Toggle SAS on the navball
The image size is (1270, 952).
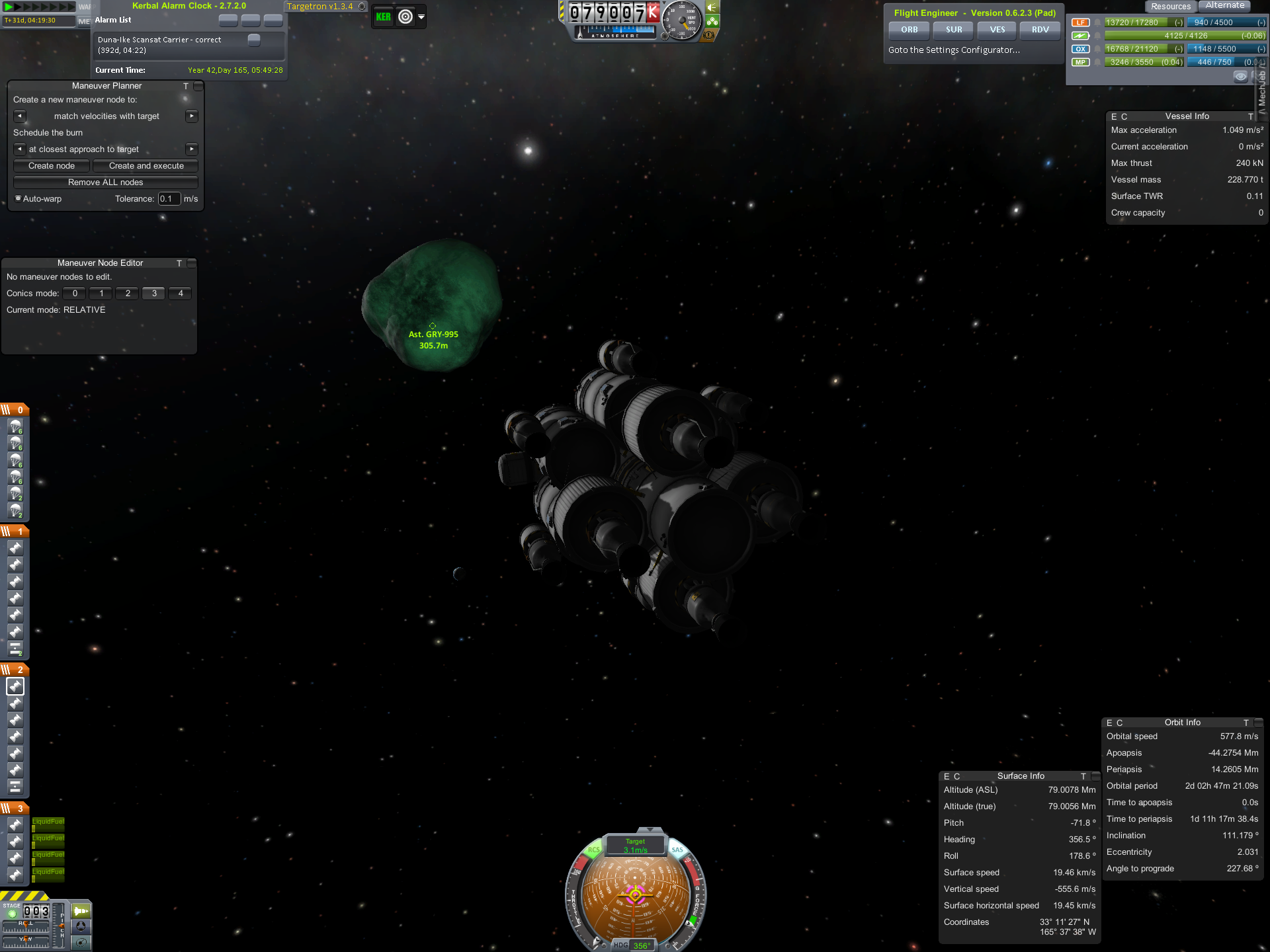(677, 850)
